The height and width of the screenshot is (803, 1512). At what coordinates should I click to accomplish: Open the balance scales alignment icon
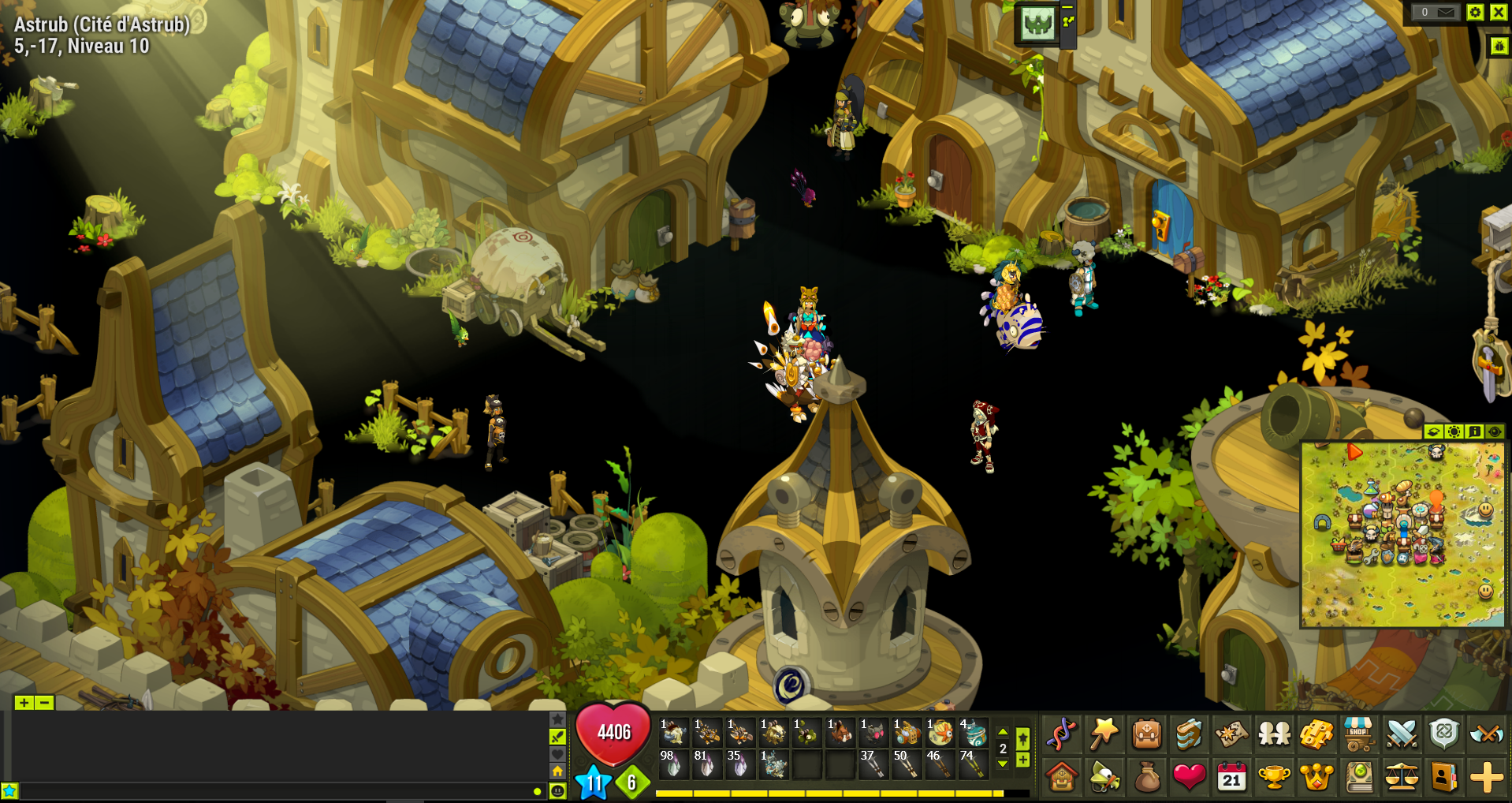point(1401,778)
